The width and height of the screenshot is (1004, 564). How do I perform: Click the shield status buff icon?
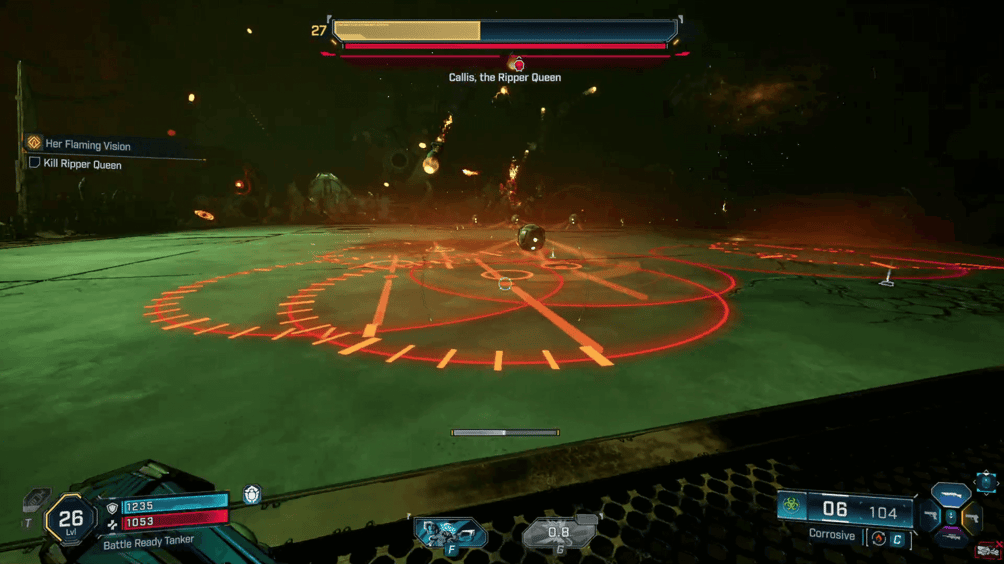pos(252,494)
